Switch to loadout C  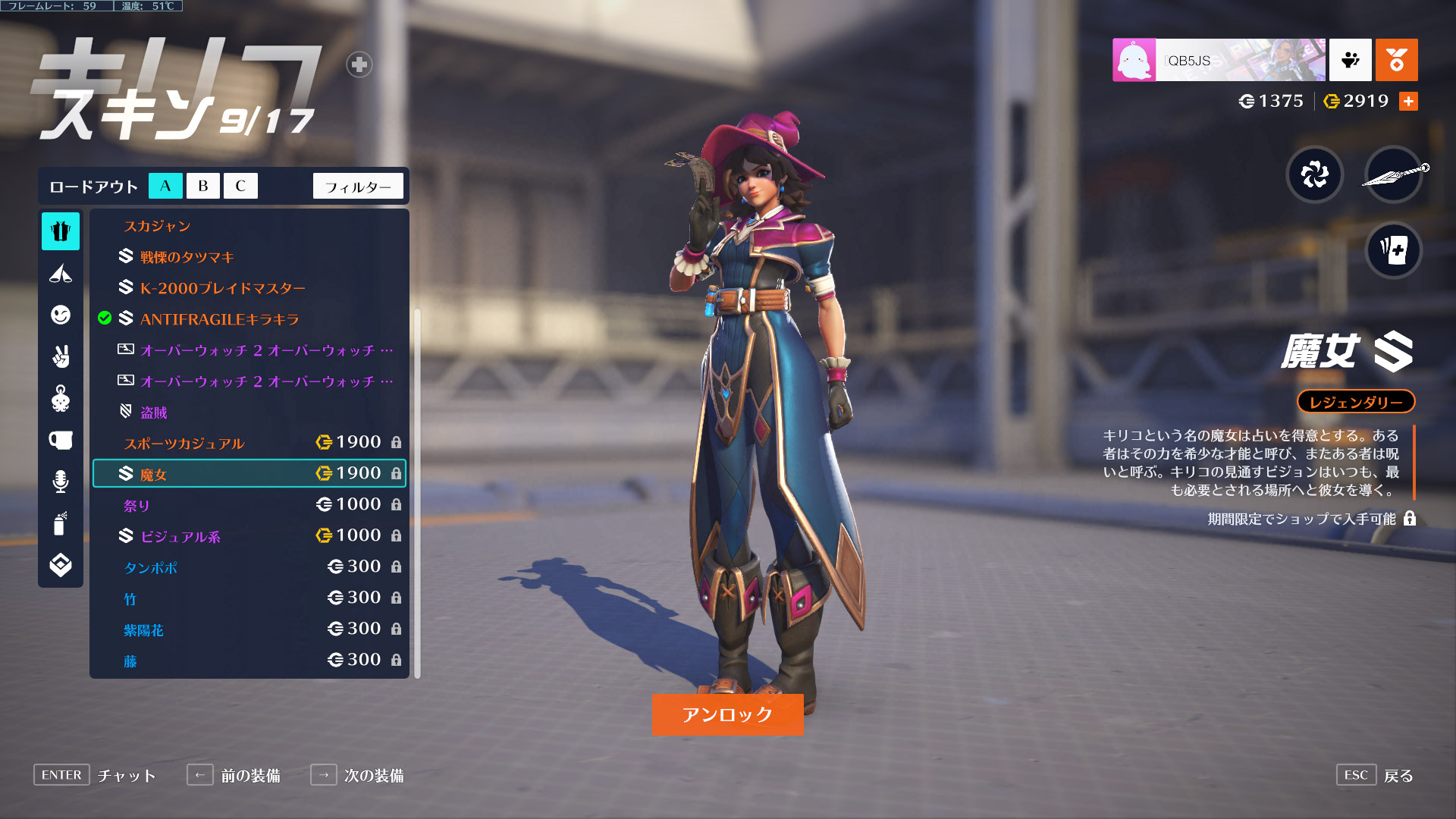(x=240, y=186)
